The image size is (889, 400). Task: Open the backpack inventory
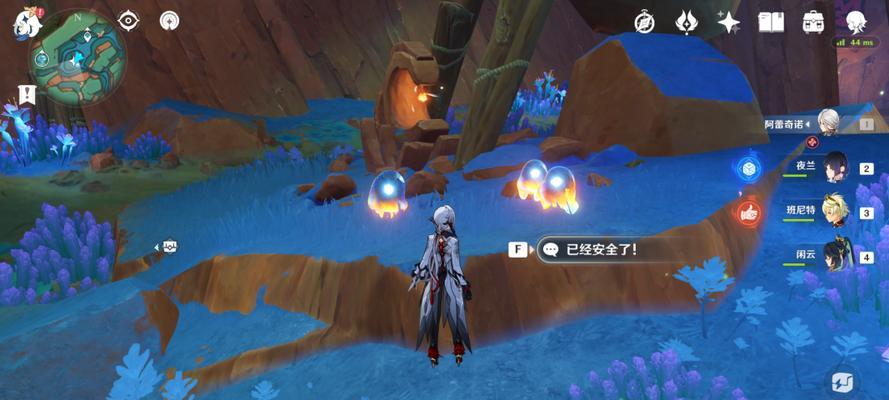[813, 21]
